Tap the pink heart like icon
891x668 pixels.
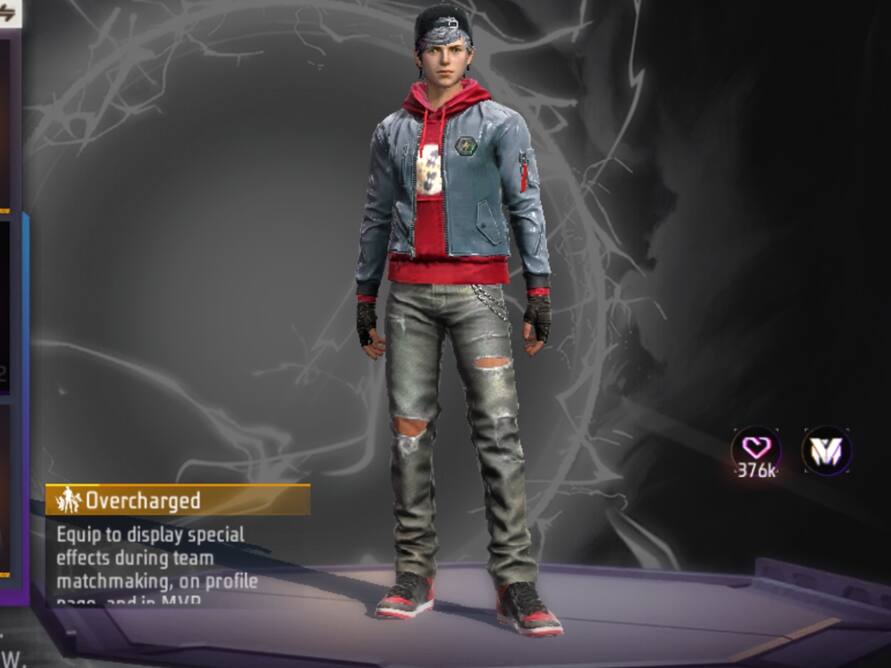[756, 448]
